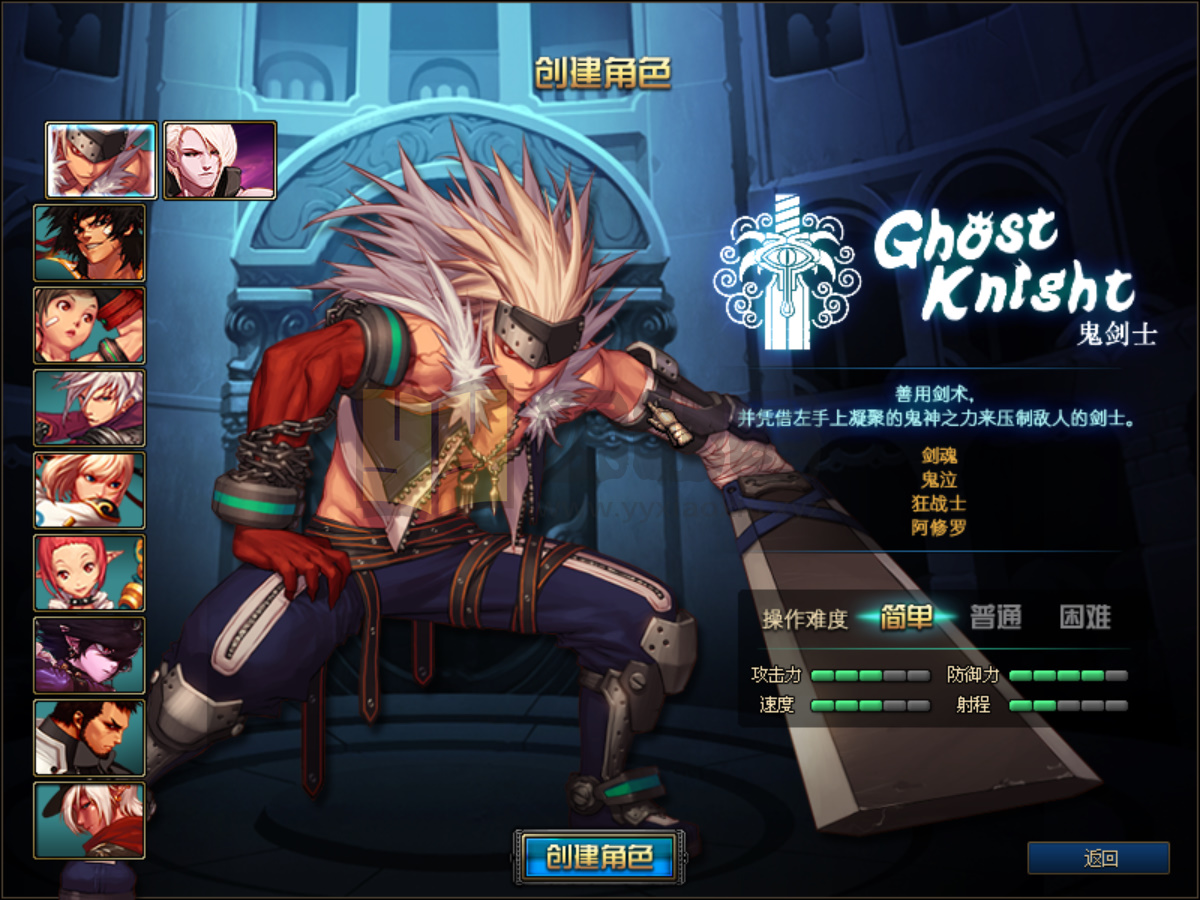Choose the purple-skinned dark mage portrait
1200x900 pixels.
coord(90,655)
